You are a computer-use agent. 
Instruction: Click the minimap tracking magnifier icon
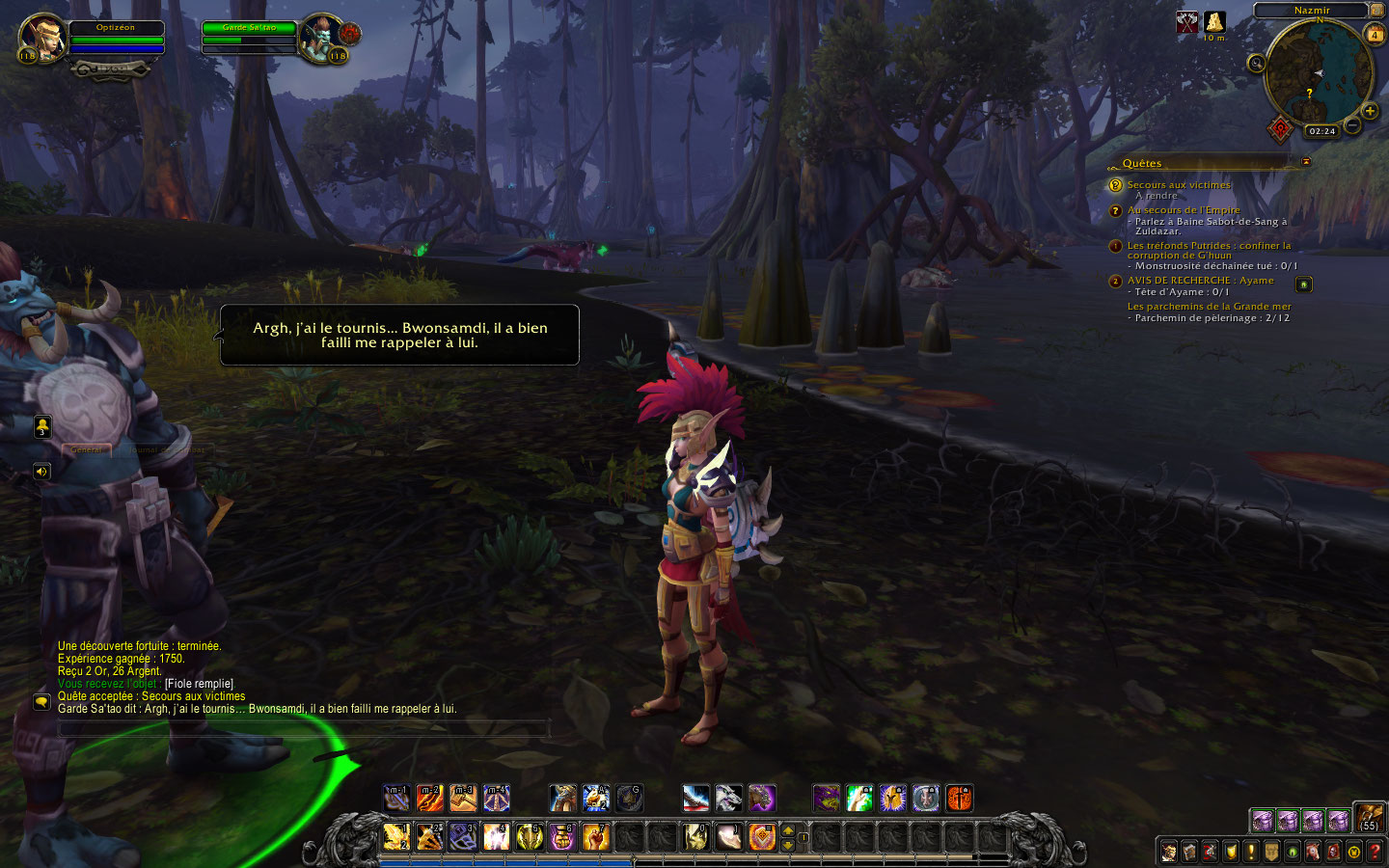1256,64
